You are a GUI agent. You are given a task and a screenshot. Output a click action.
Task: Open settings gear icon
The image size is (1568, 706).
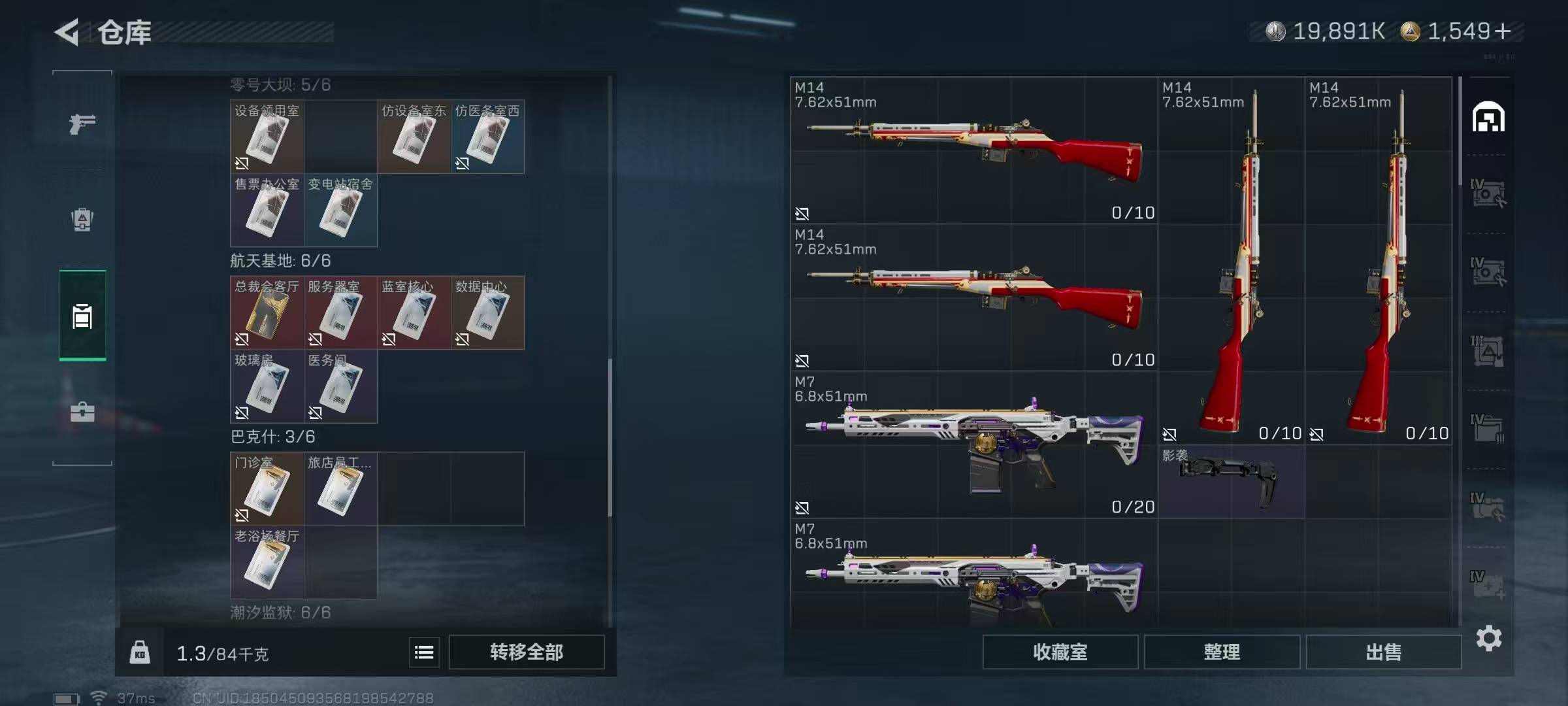pos(1489,638)
